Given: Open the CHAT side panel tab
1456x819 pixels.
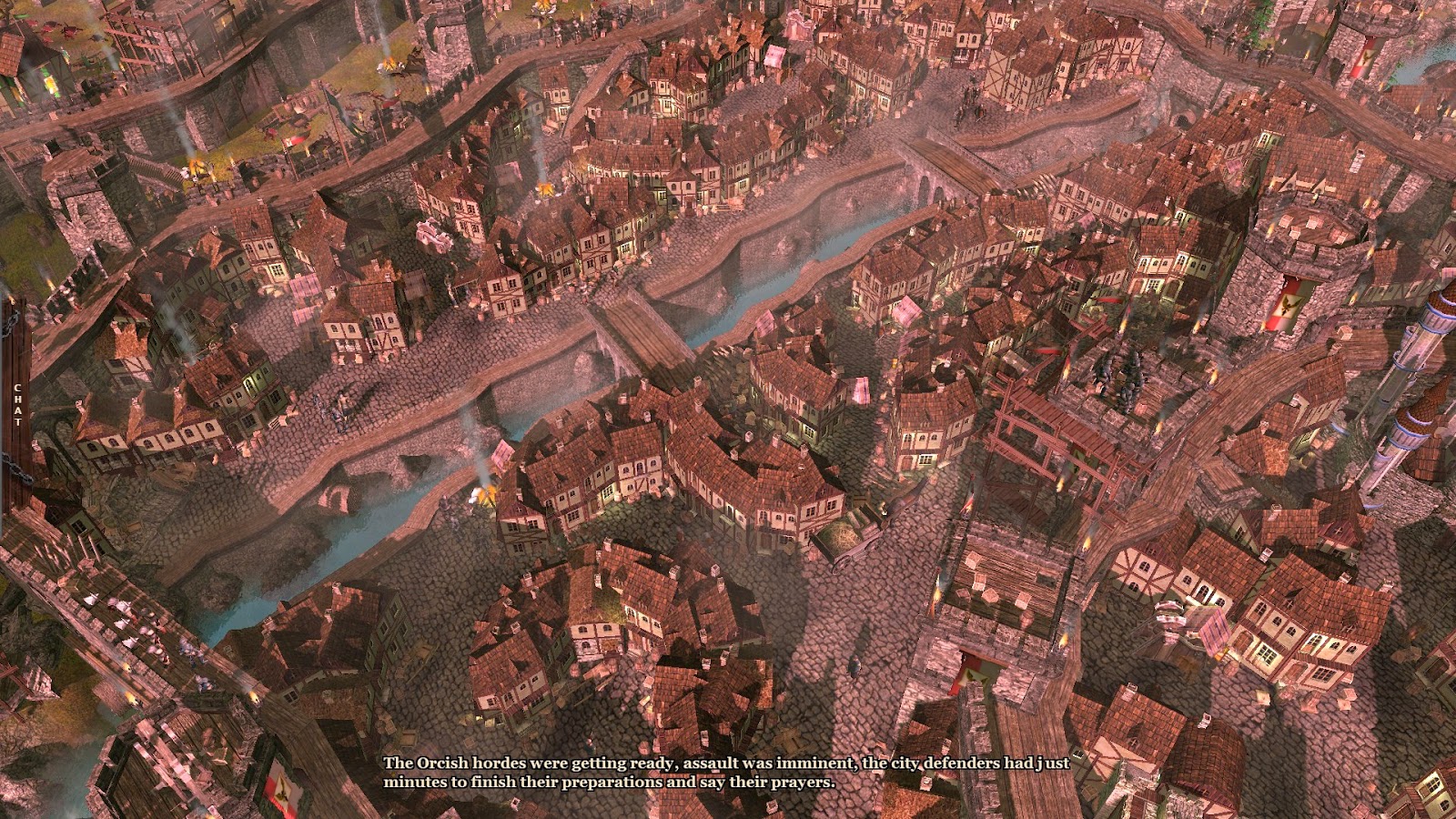Looking at the screenshot, I should coord(15,405).
